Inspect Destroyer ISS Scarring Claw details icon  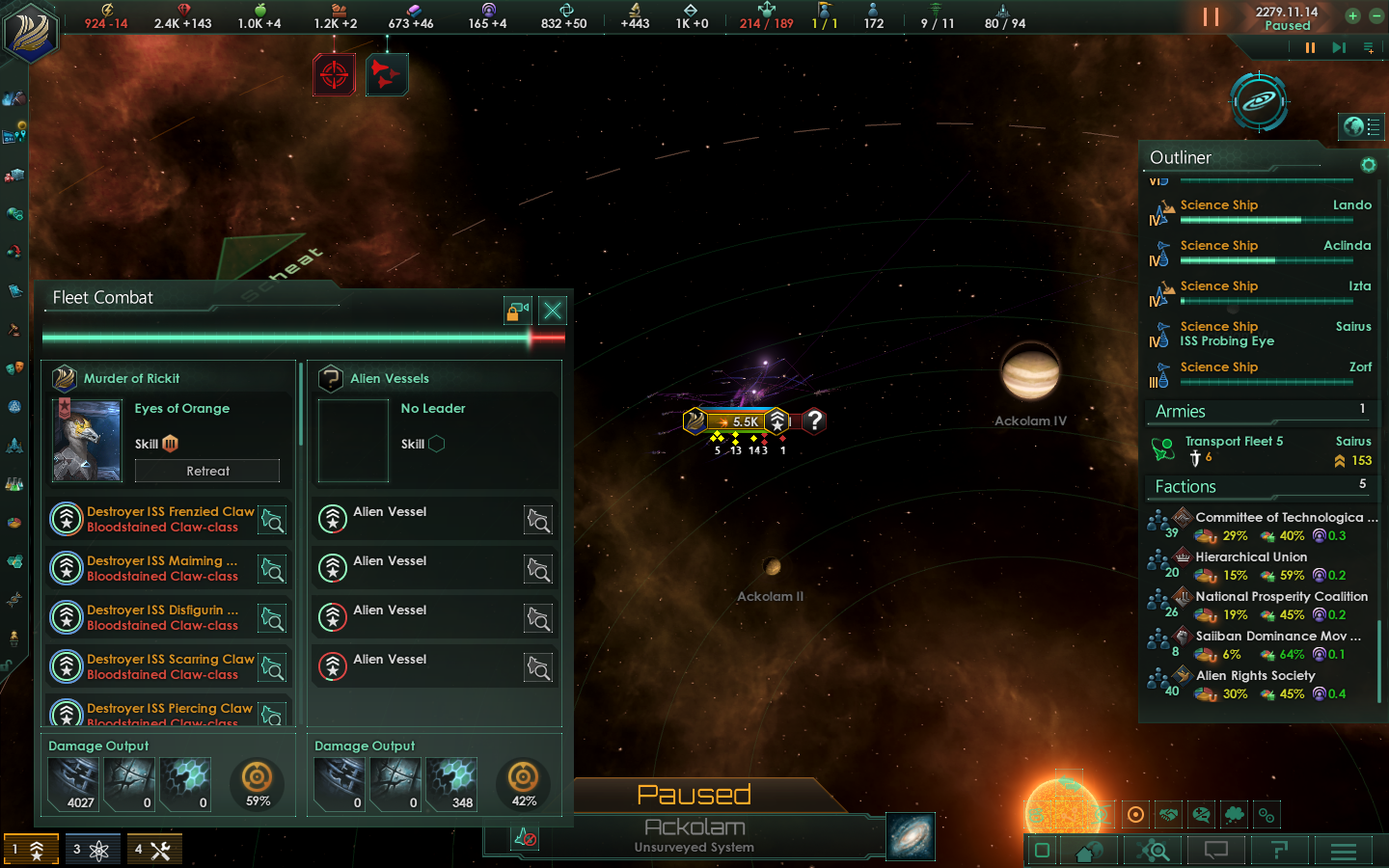273,667
